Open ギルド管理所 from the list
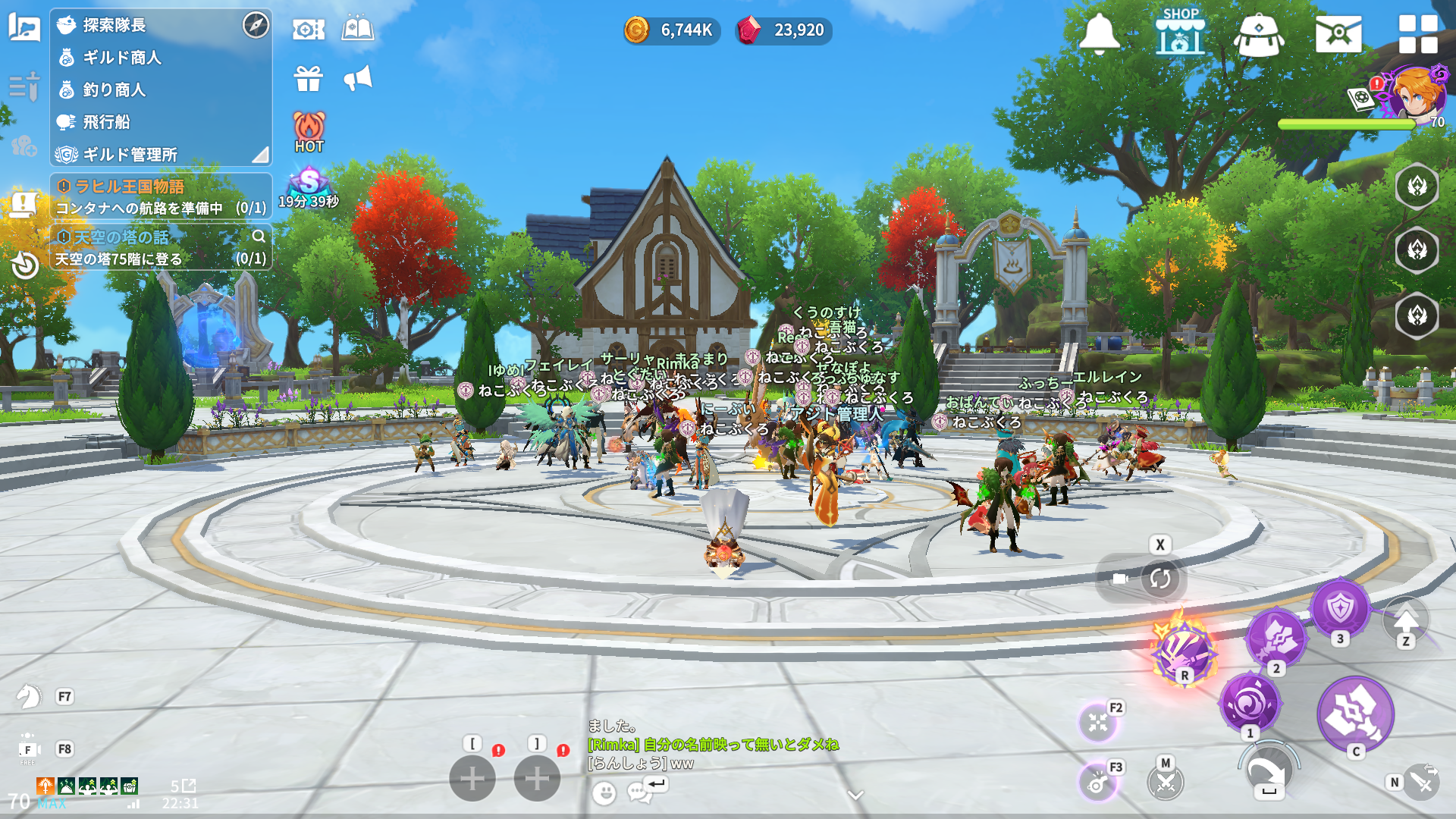The height and width of the screenshot is (819, 1456). click(x=129, y=155)
